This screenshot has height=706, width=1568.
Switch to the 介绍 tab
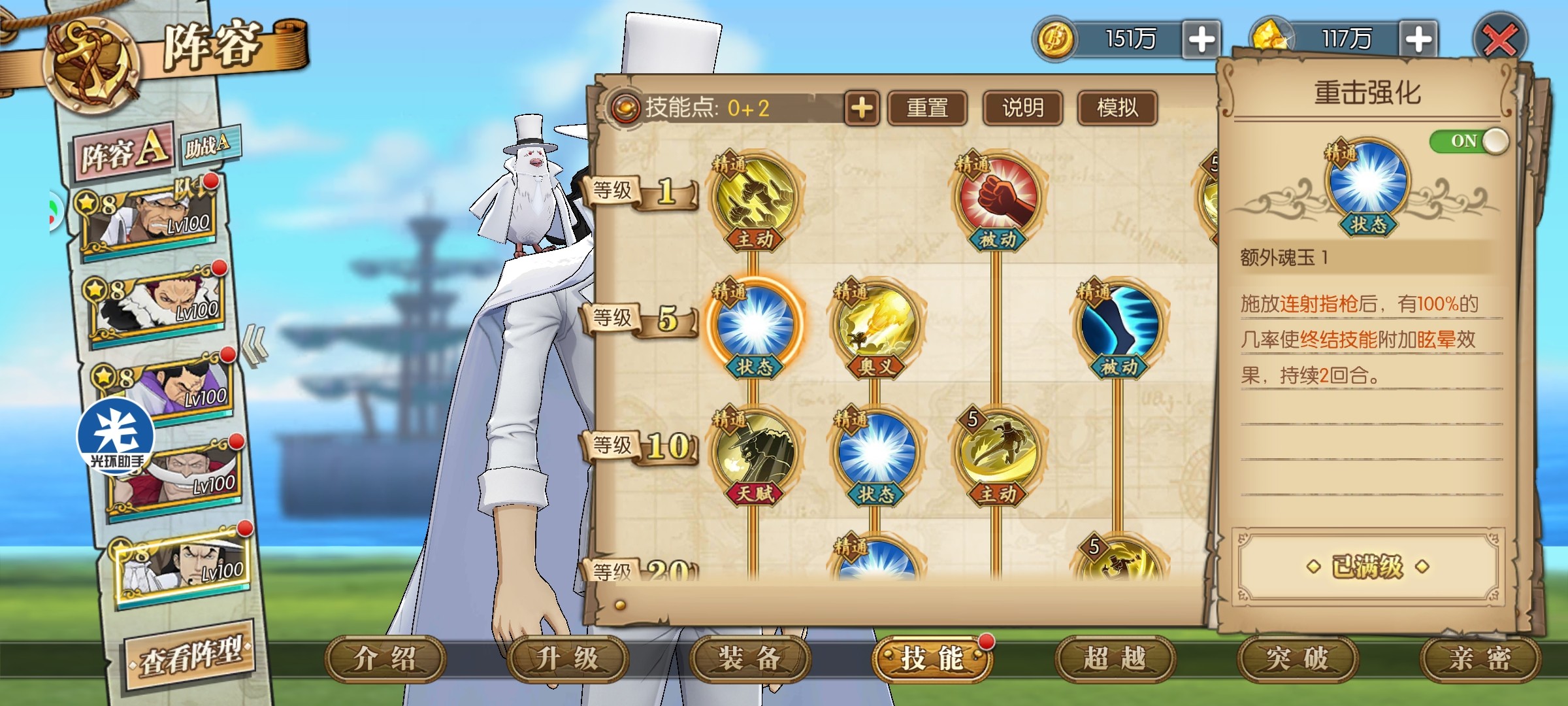tap(385, 658)
